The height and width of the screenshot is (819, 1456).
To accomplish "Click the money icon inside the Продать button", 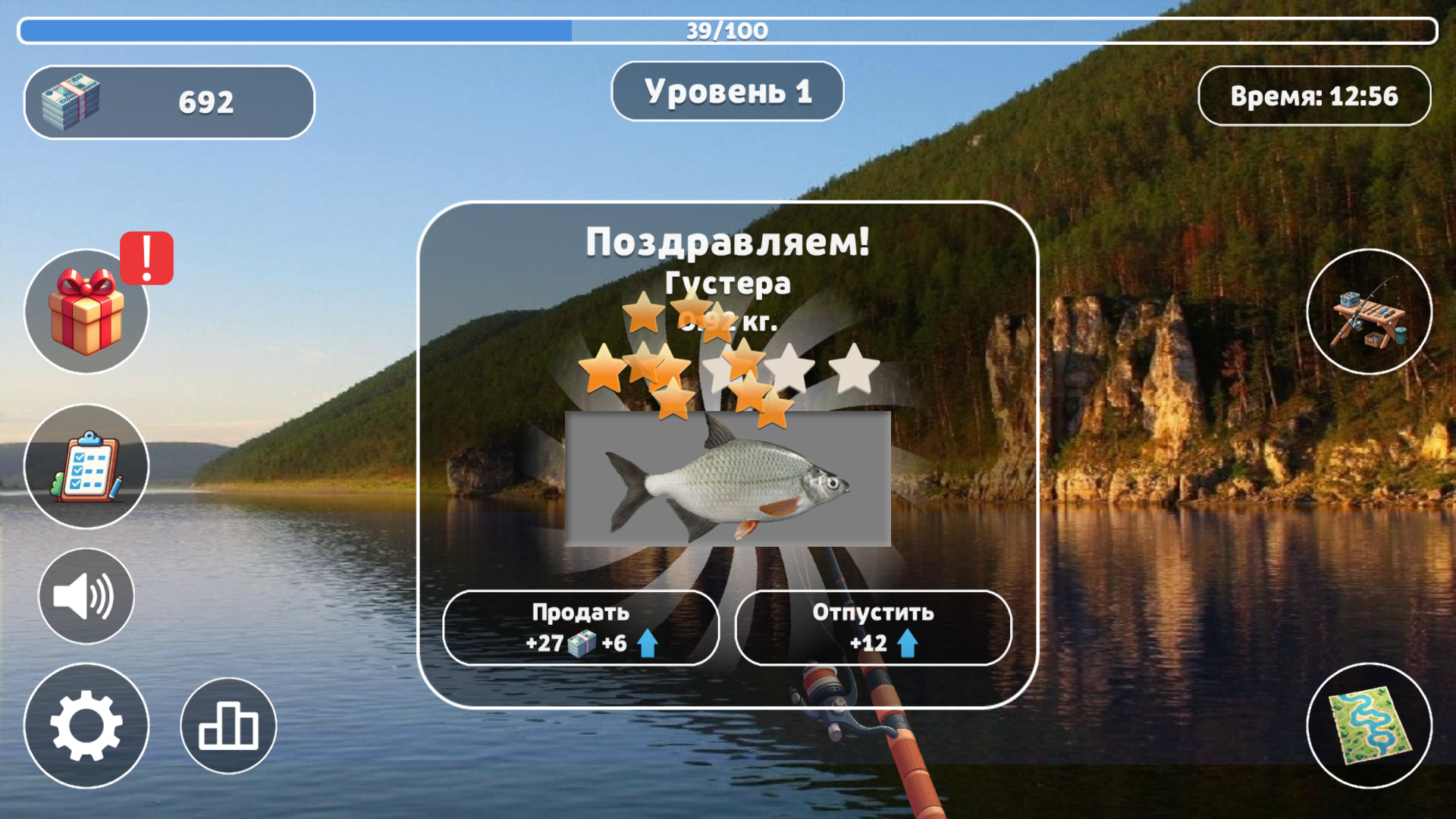I will click(579, 644).
